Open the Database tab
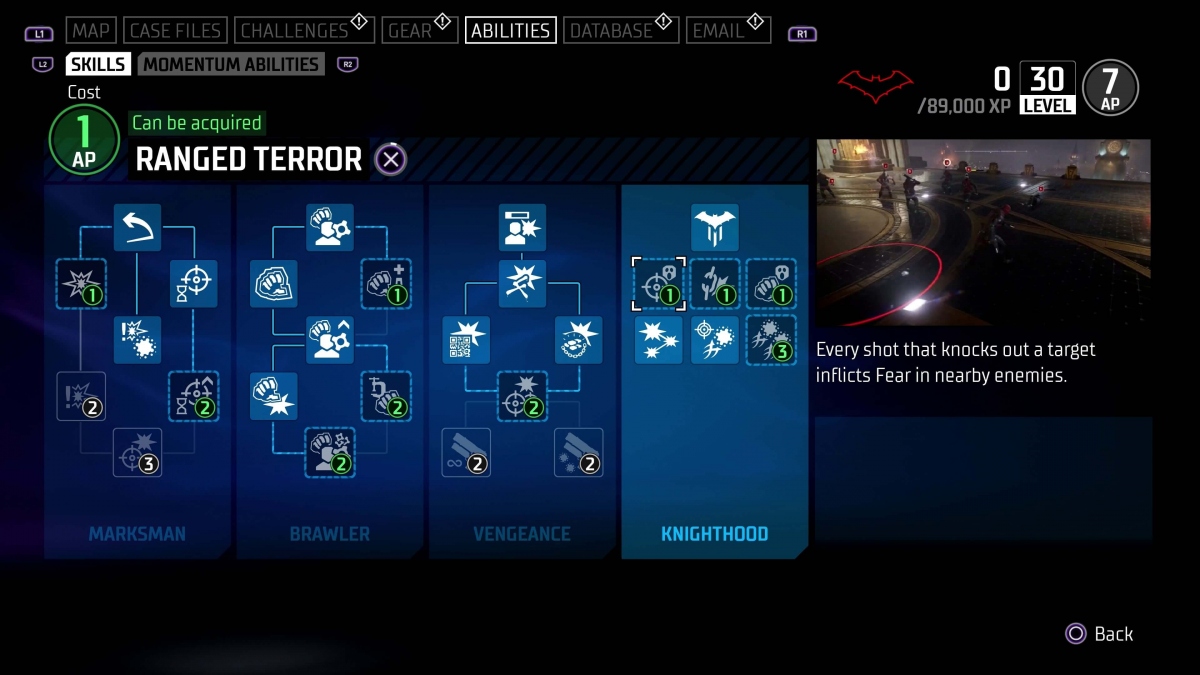 (x=611, y=31)
